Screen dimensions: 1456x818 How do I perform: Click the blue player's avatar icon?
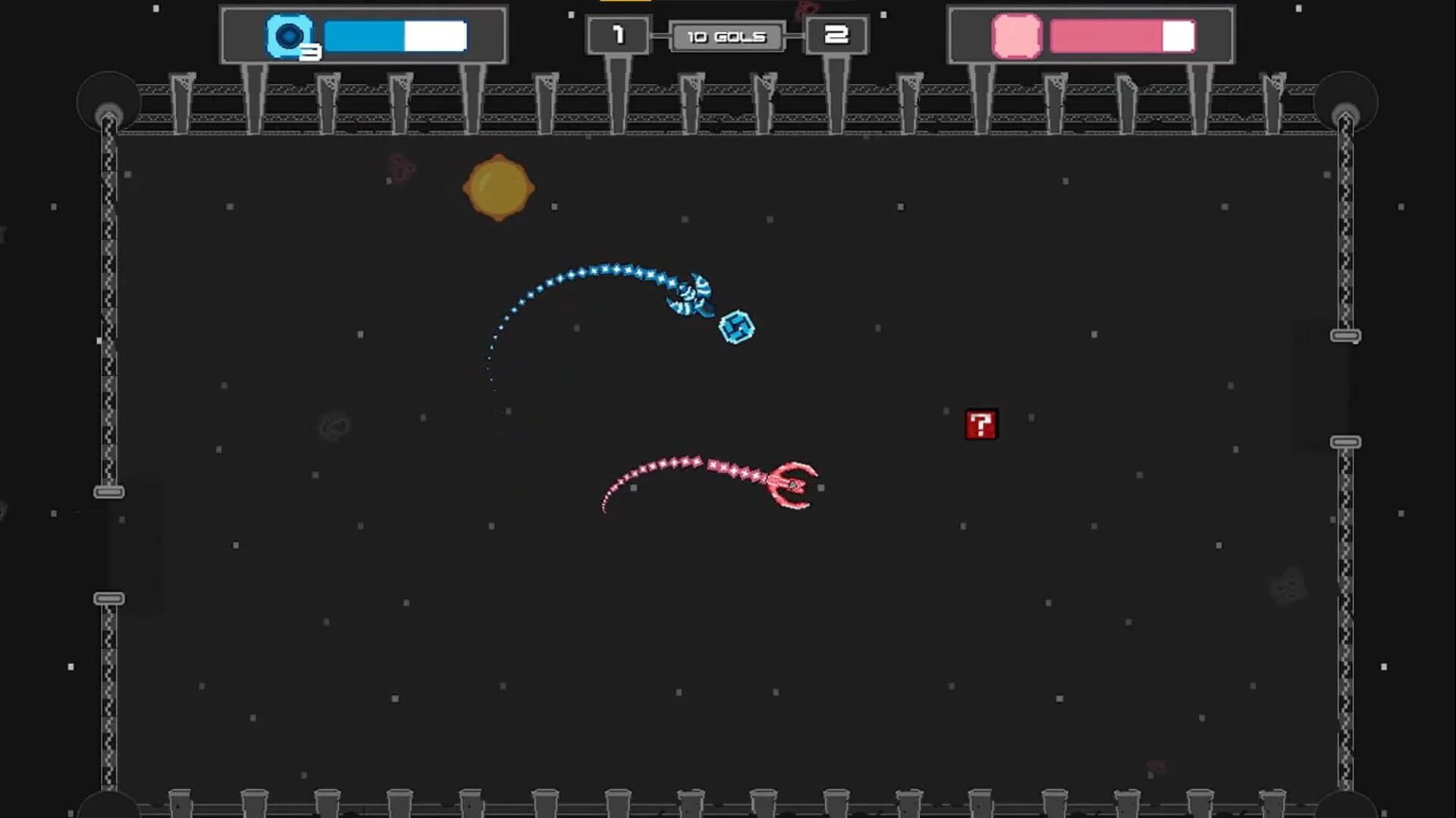pyautogui.click(x=290, y=34)
